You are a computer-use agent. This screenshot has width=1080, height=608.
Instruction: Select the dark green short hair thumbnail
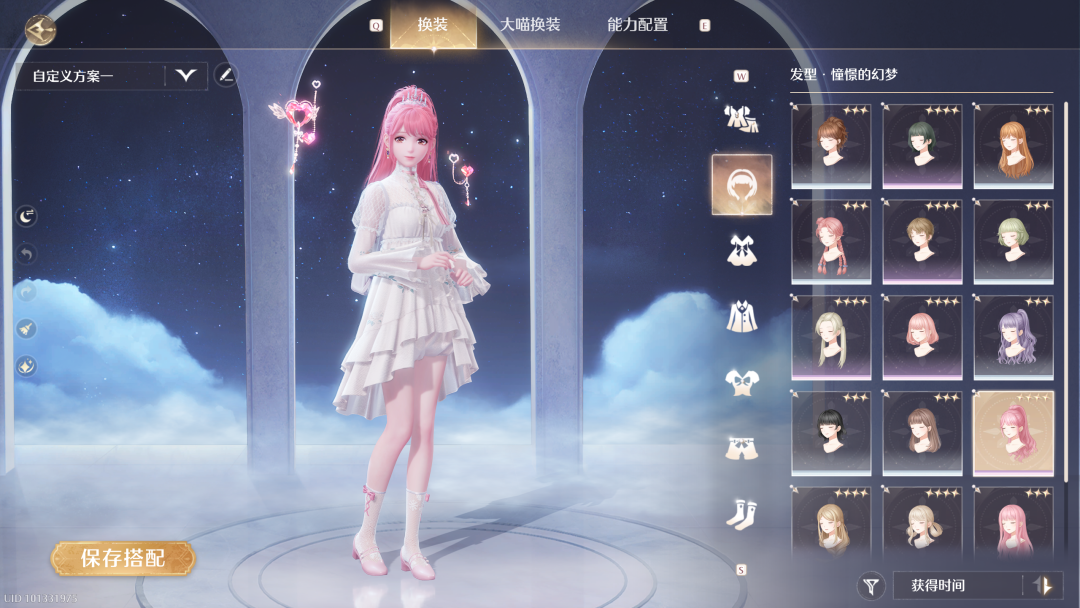coord(922,146)
